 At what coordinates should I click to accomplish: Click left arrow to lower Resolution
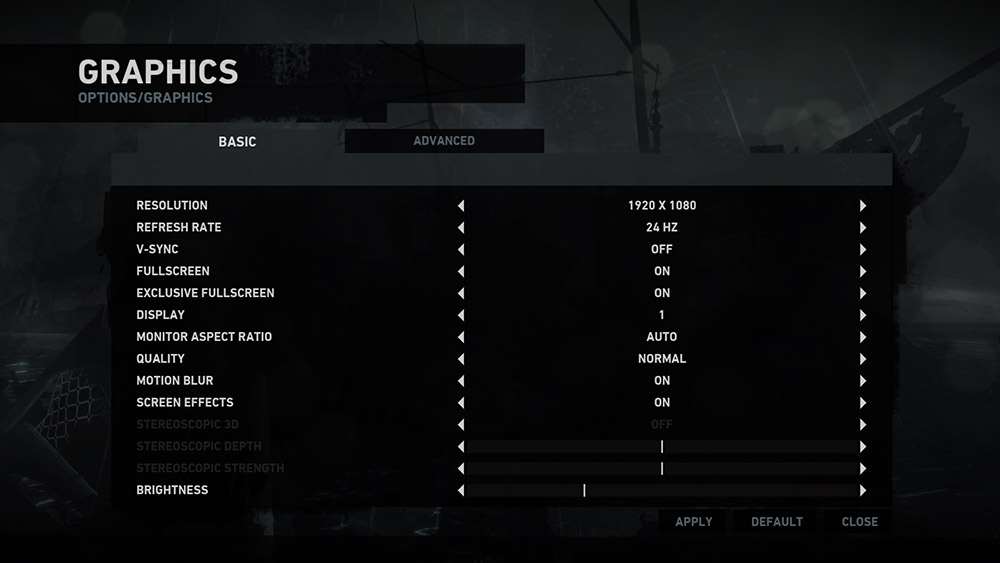click(461, 206)
